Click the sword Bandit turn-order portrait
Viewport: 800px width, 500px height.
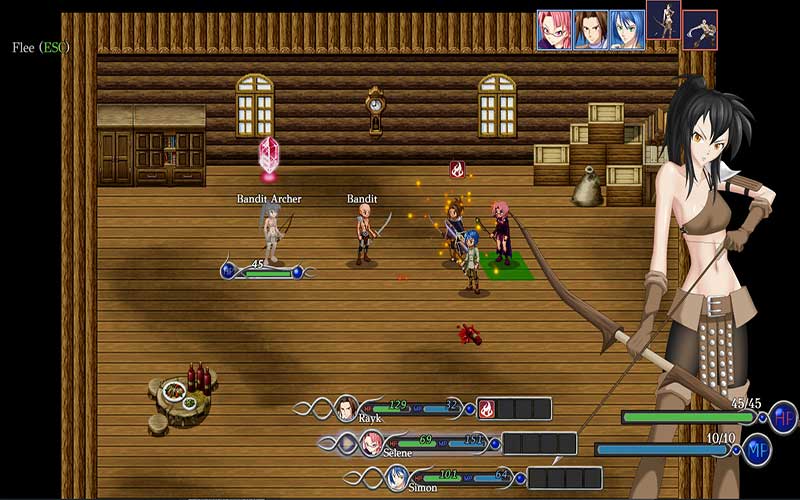[x=700, y=29]
